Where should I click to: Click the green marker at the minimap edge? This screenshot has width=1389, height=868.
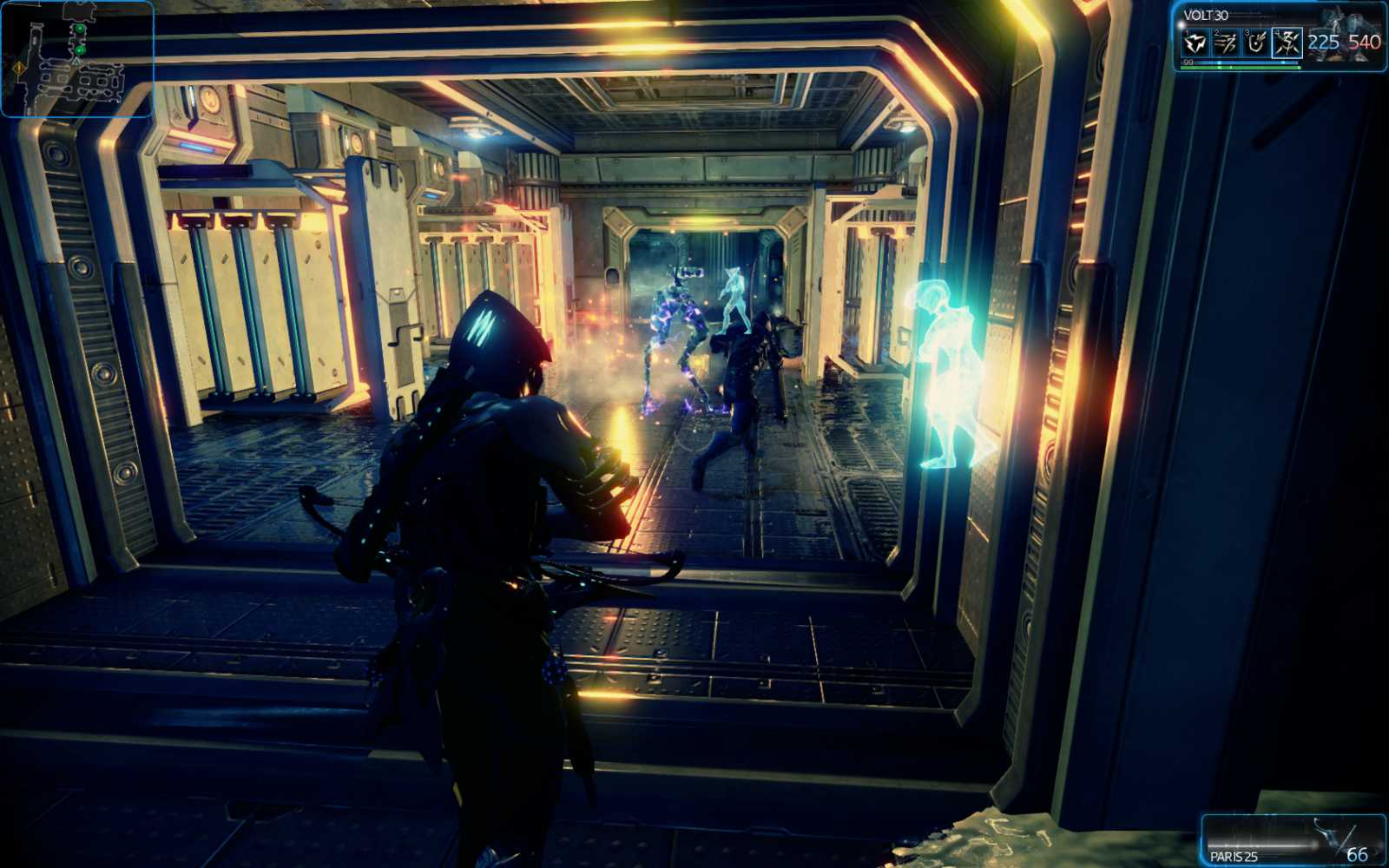click(79, 29)
